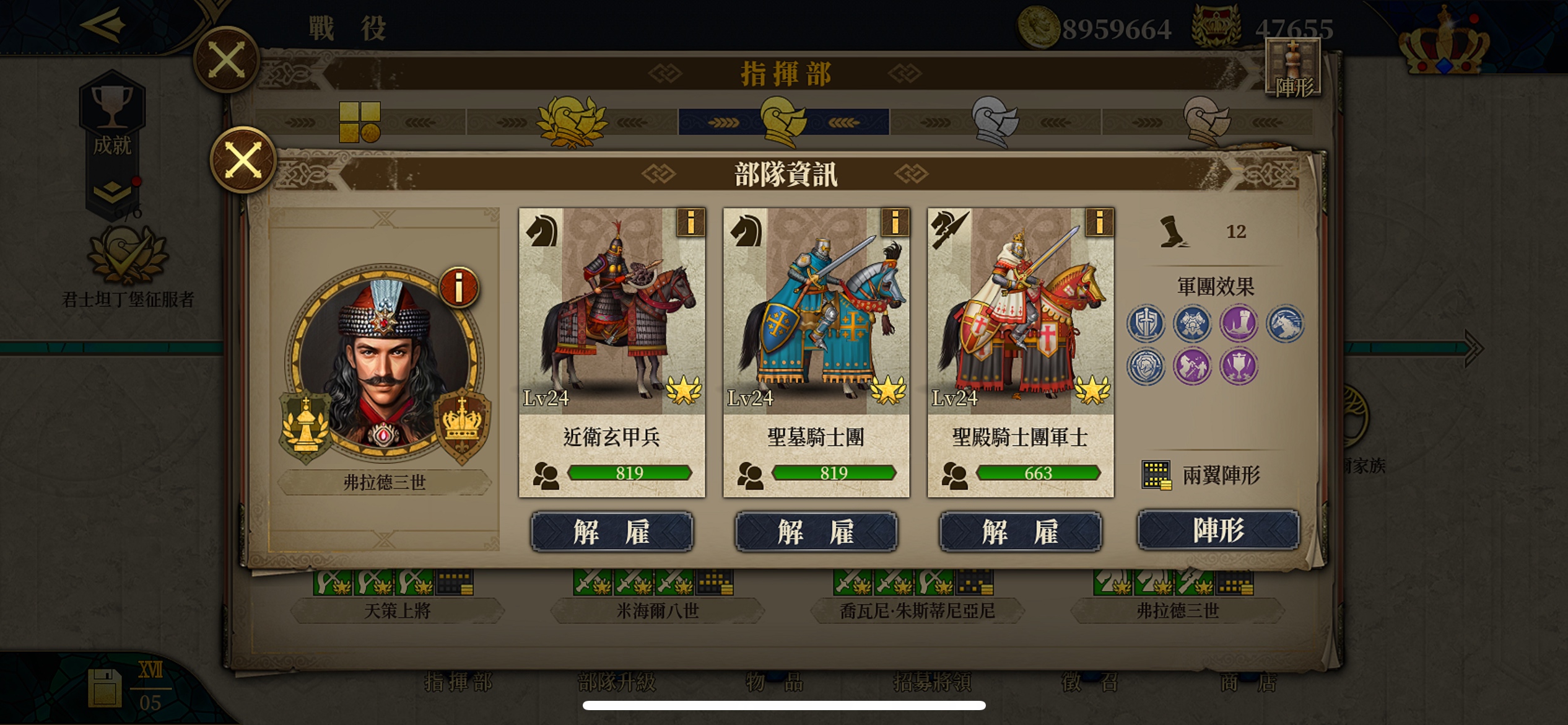This screenshot has height=725, width=1568.
Task: Dismiss the 聖墓騎士團 unit
Action: [816, 532]
